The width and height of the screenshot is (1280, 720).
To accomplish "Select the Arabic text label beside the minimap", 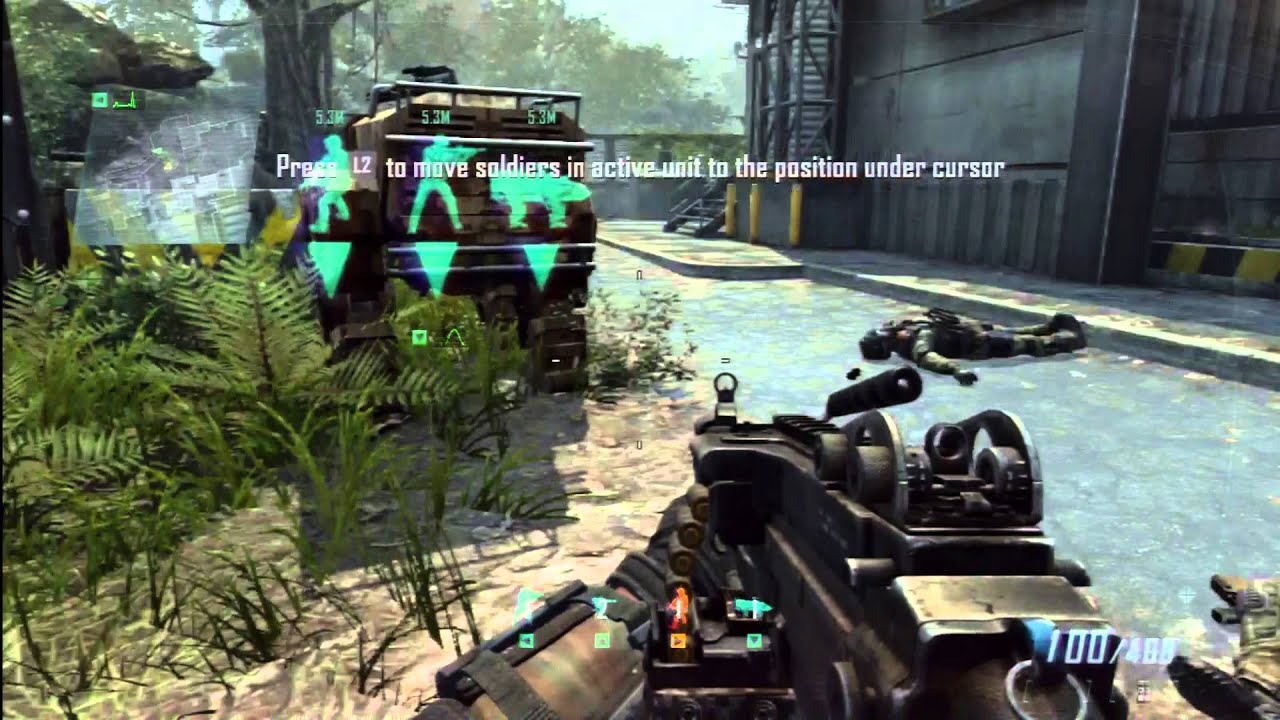I will coord(128,99).
